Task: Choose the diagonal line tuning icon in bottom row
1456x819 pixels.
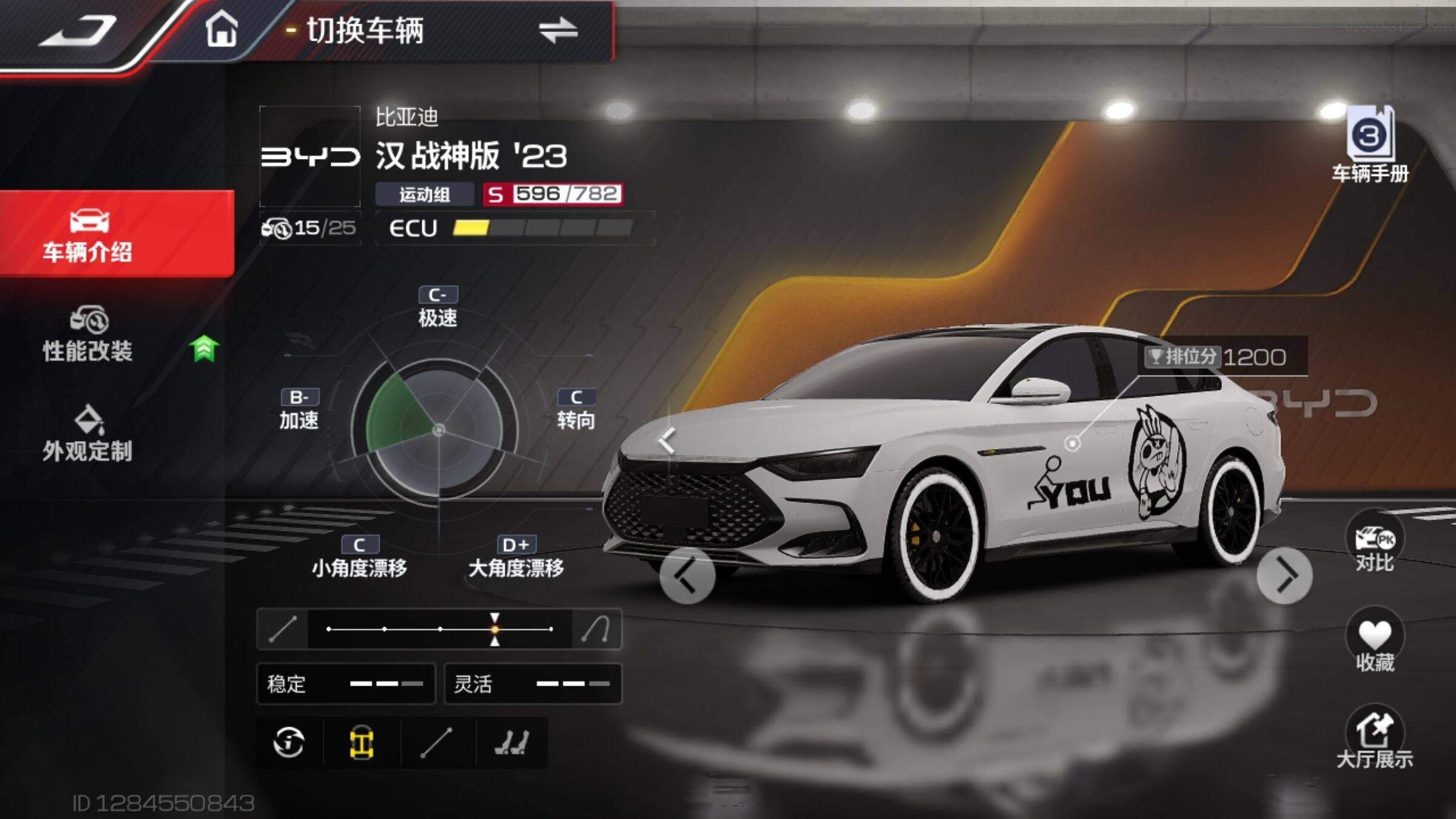Action: (437, 743)
